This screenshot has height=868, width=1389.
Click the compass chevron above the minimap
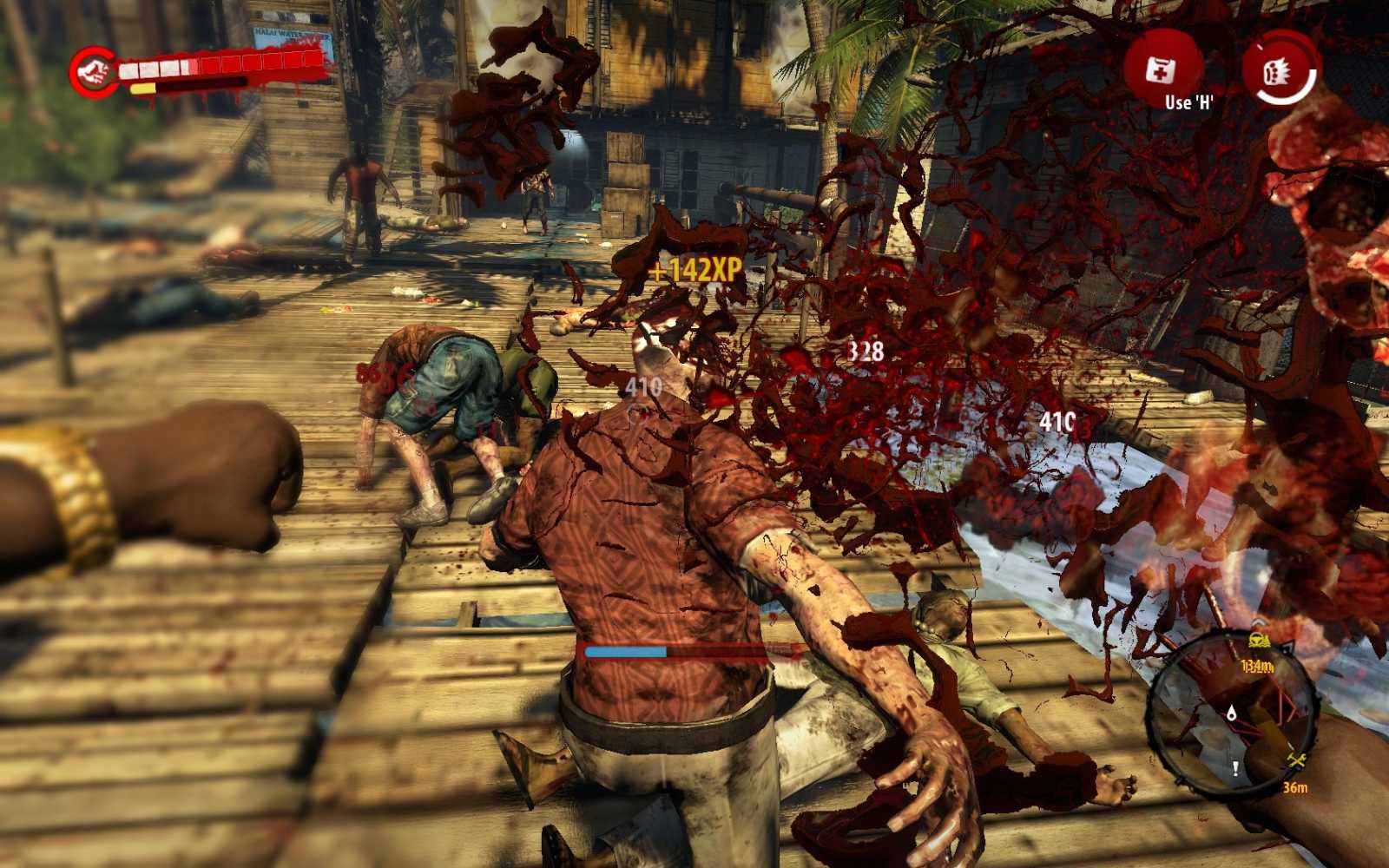pos(1260,621)
